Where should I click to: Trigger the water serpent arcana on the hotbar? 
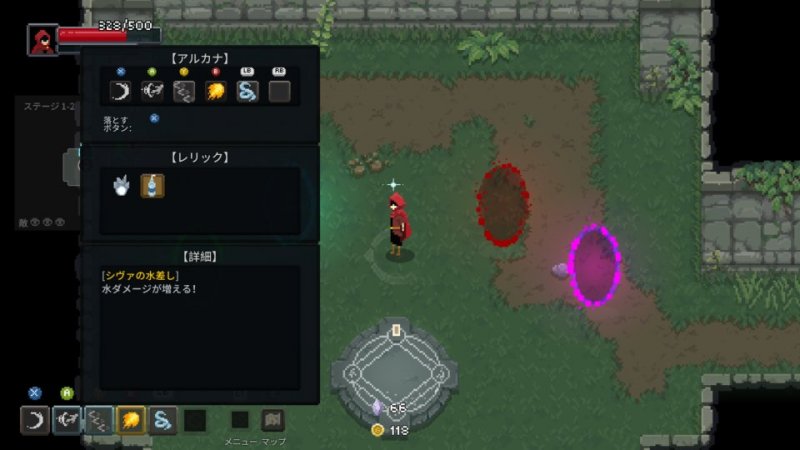point(163,420)
